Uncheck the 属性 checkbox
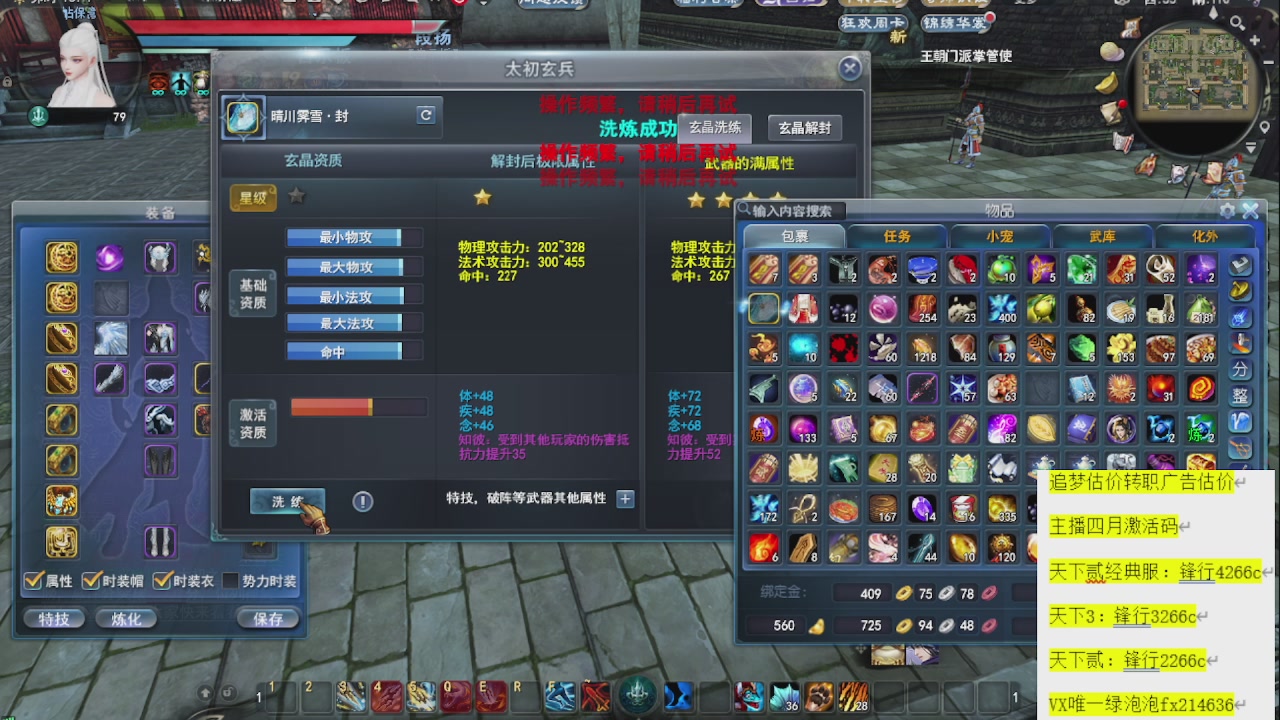This screenshot has width=1280, height=720. 34,579
